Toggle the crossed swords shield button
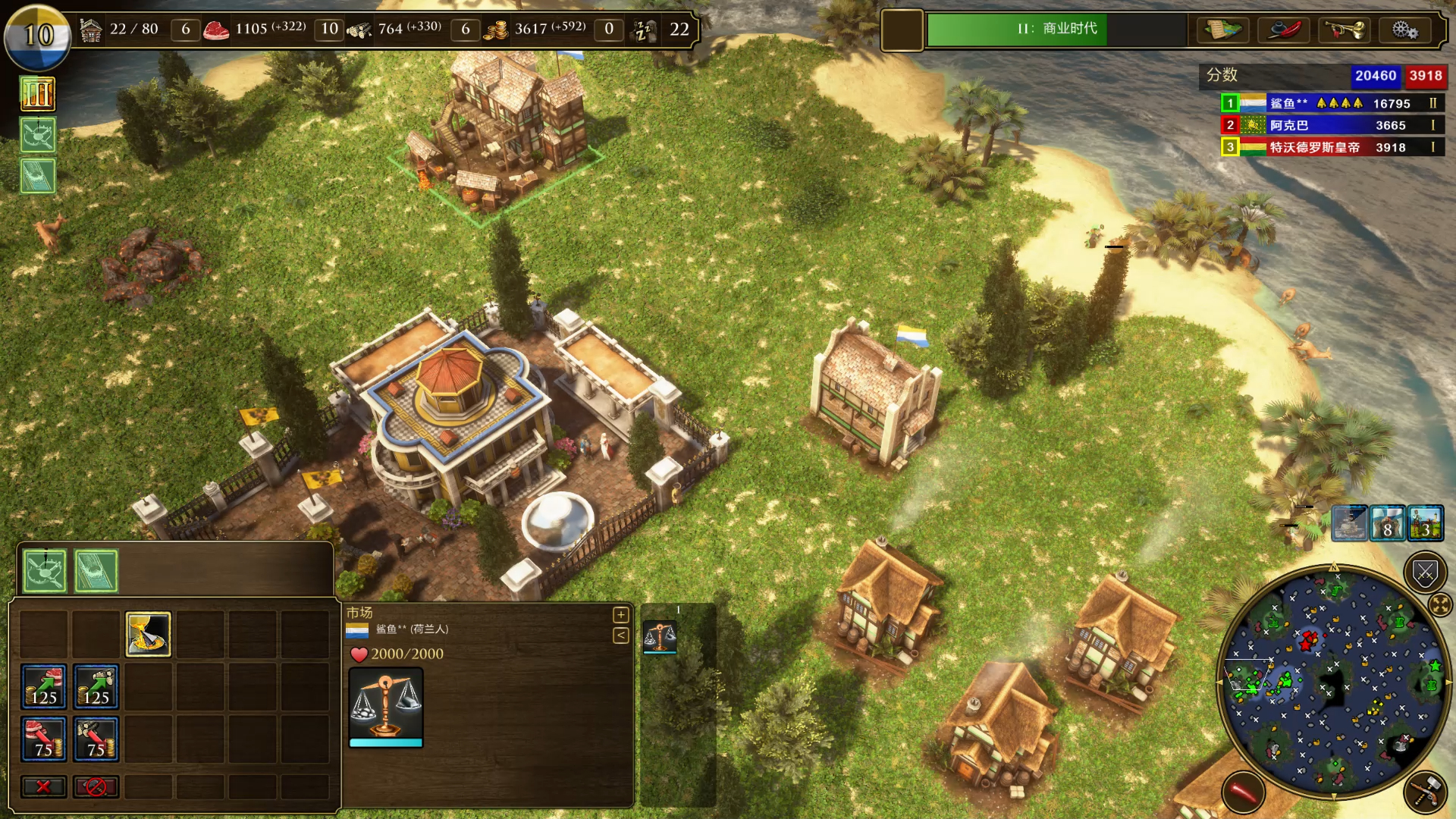The width and height of the screenshot is (1456, 819). (1425, 573)
